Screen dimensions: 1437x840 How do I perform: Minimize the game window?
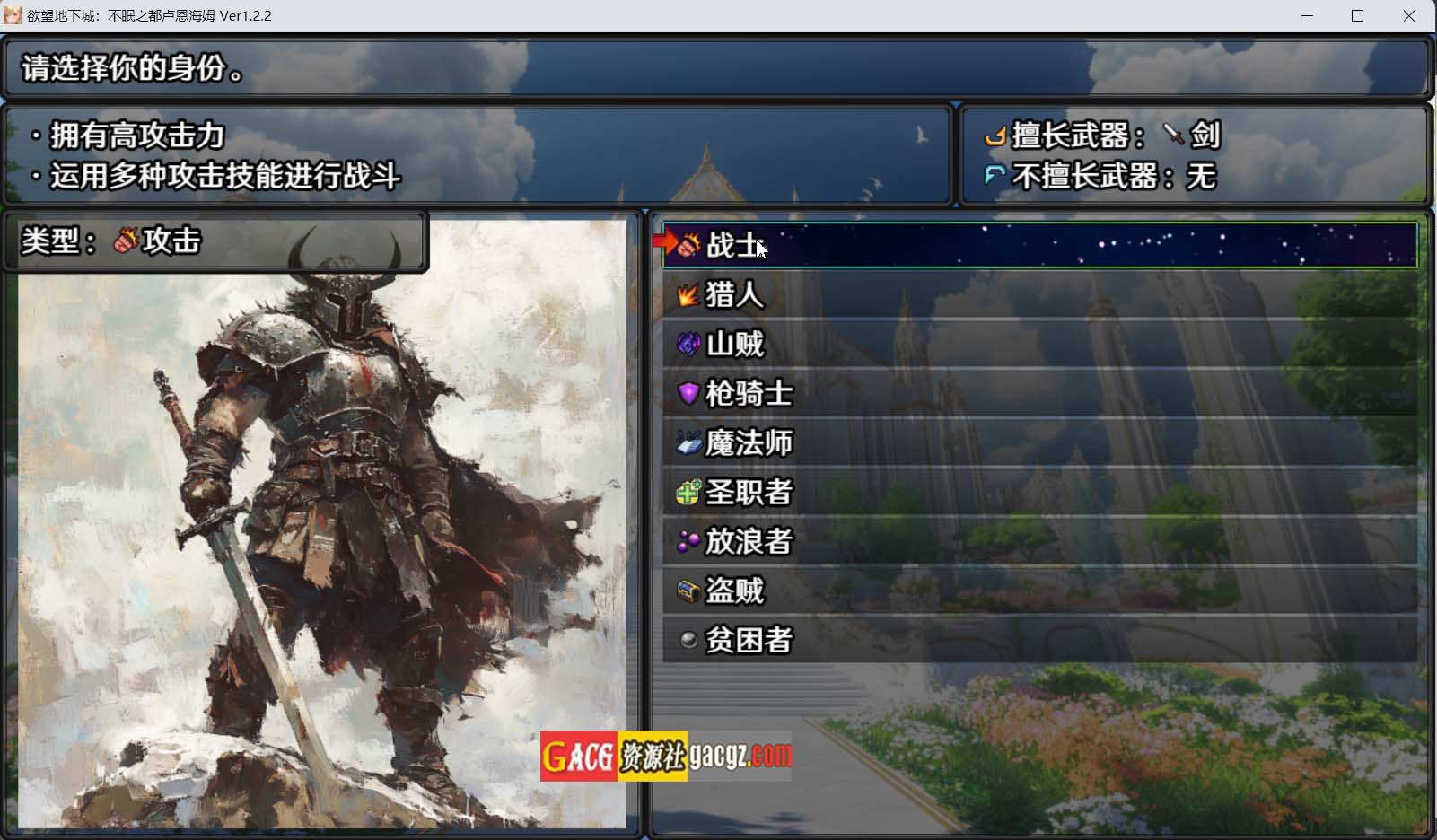tap(1307, 16)
